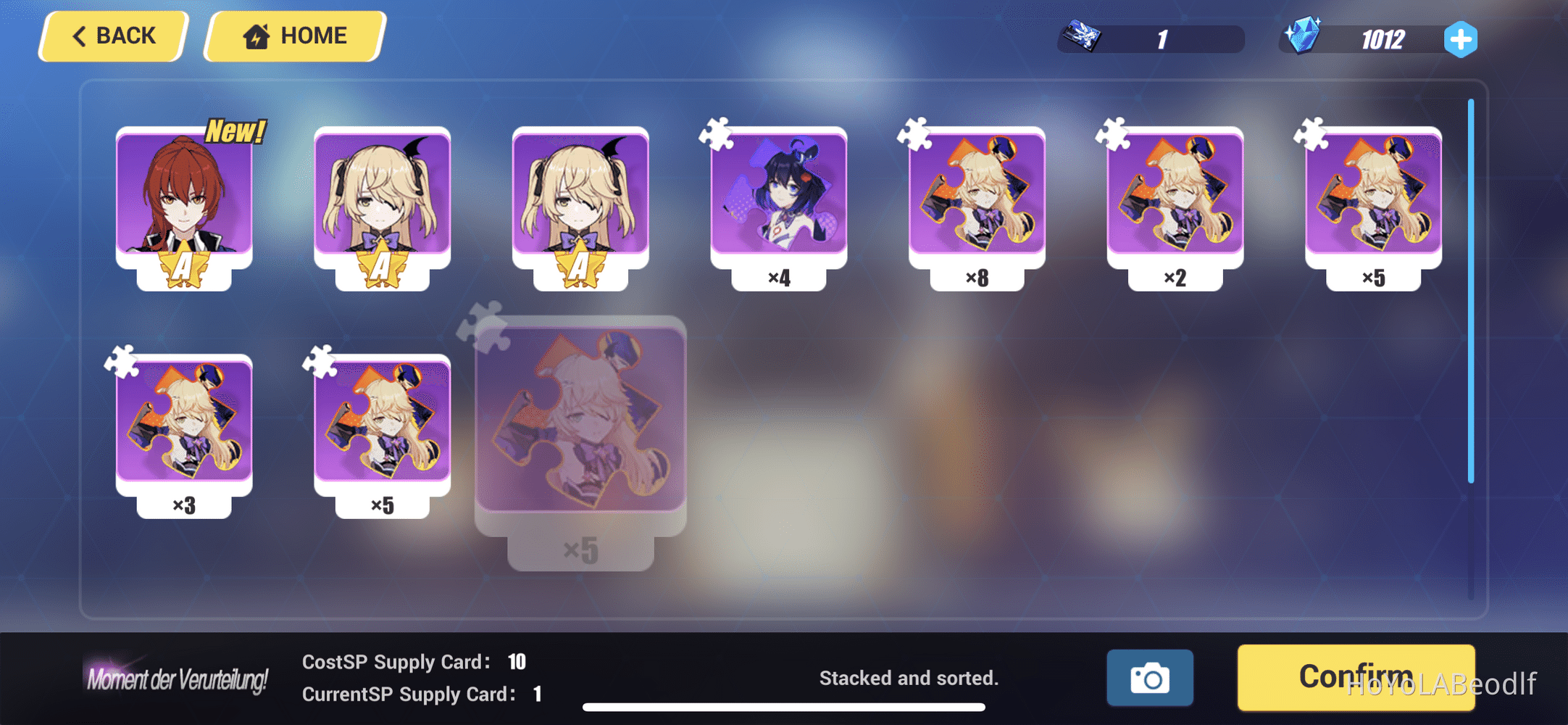This screenshot has width=1568, height=725.
Task: Click the HOME button
Action: point(293,35)
